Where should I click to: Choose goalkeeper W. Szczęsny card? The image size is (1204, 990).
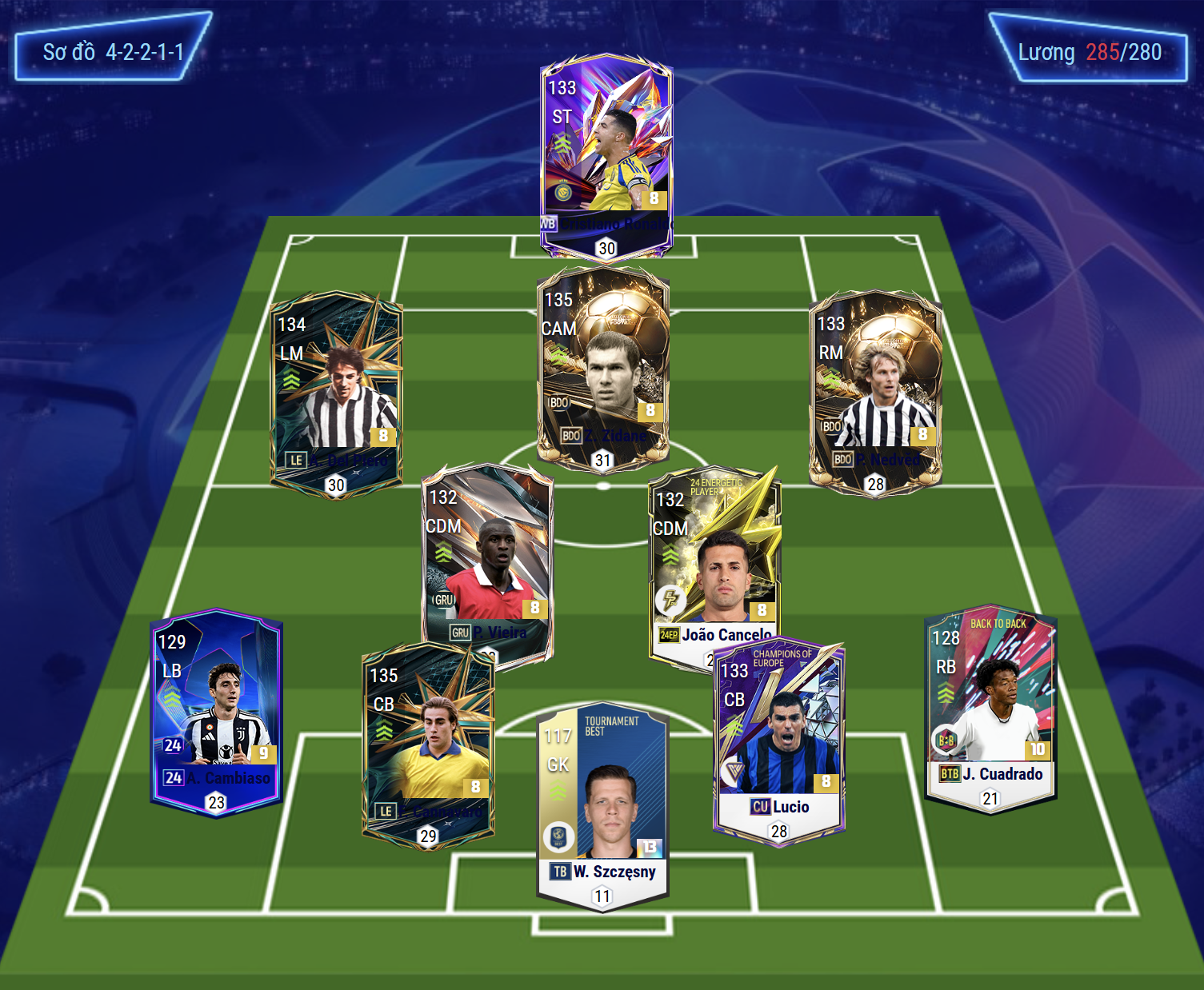(602, 808)
